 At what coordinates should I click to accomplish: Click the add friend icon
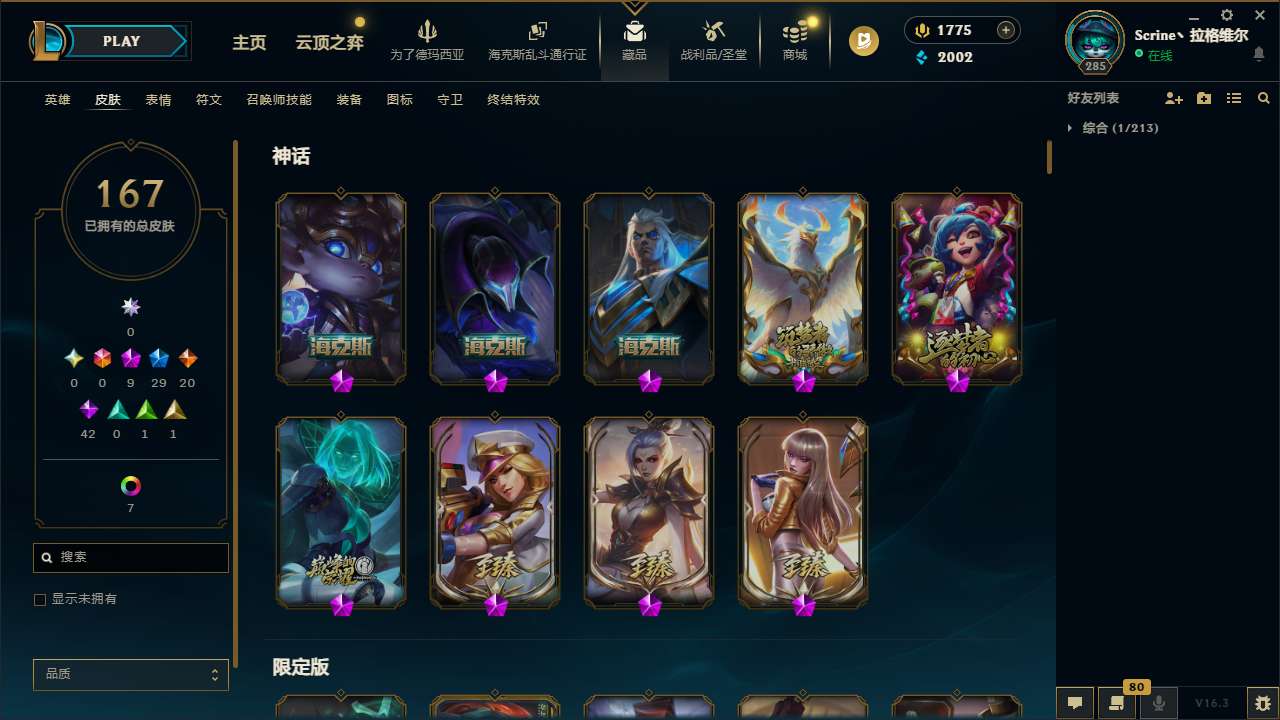click(1172, 98)
